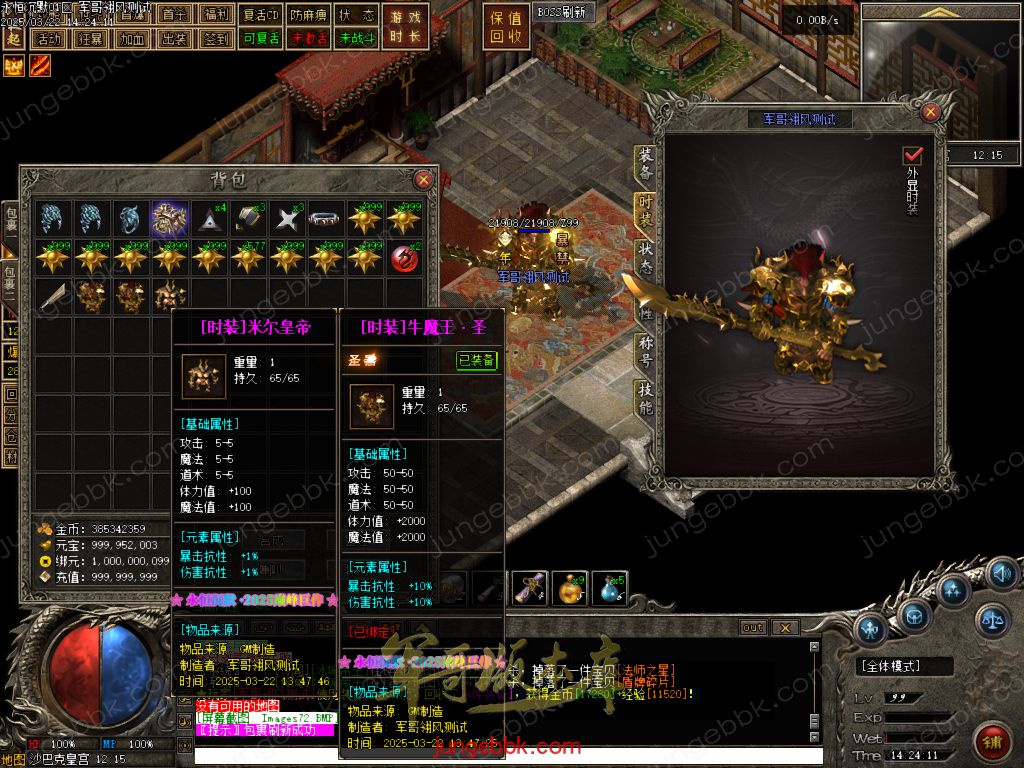Switch to the 装备 equipment tab
Viewport: 1024px width, 768px height.
(646, 163)
